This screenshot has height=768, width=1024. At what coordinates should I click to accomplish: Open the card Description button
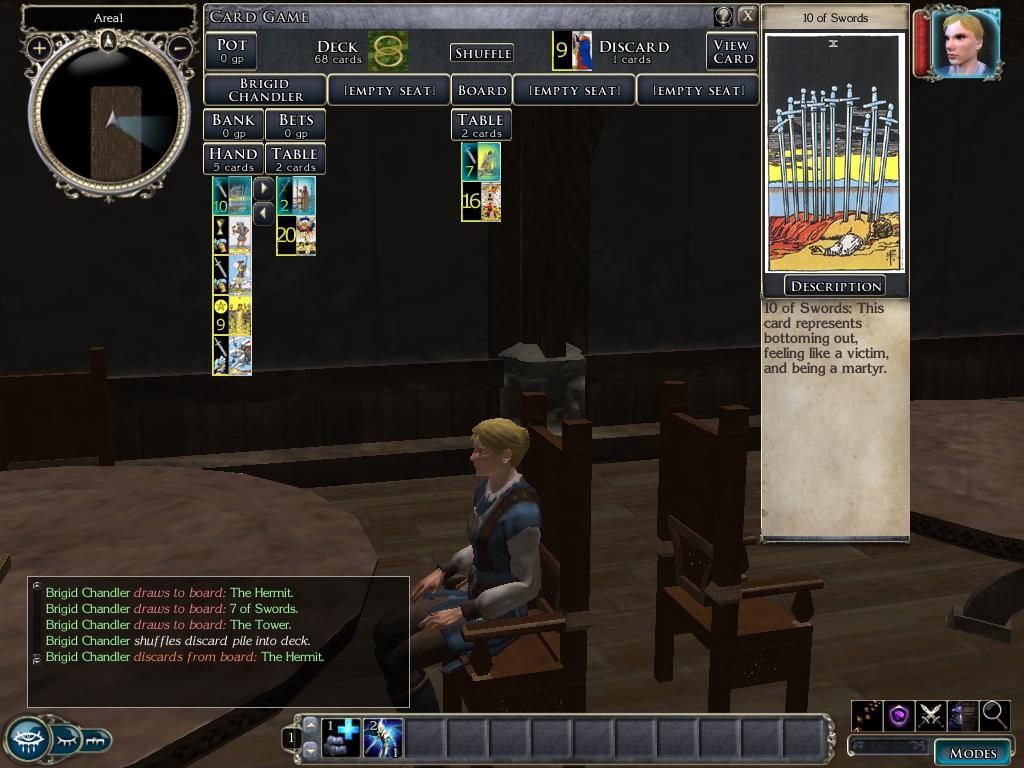point(835,286)
